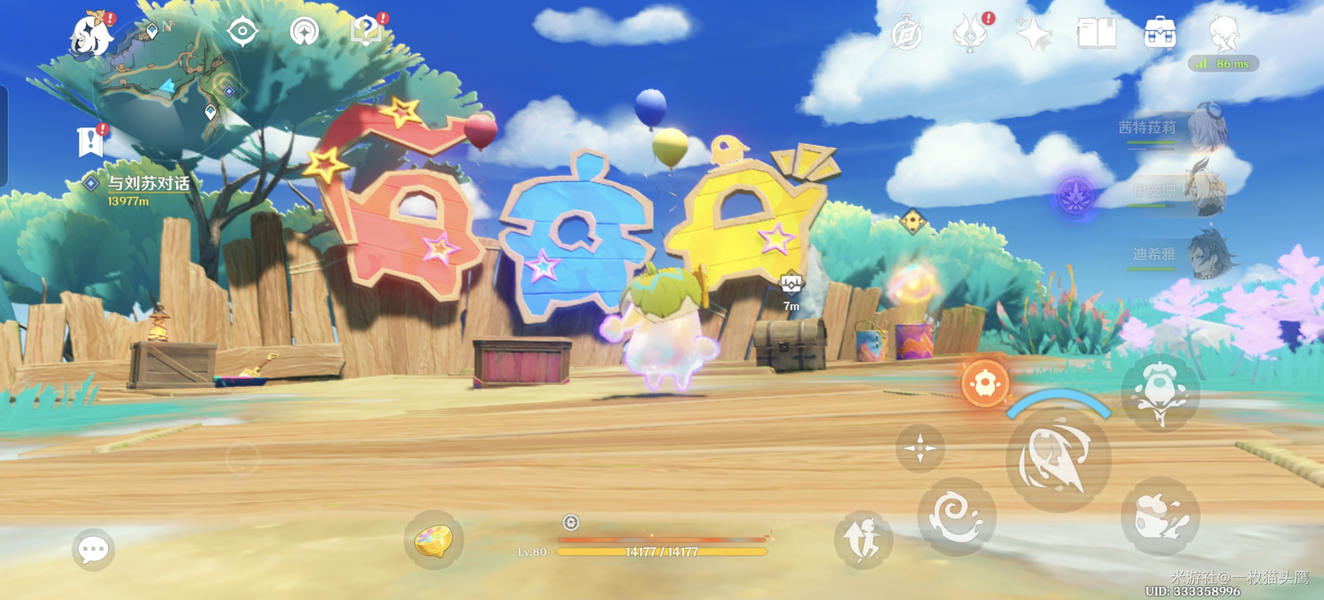Open the winged emblem icon with red alert

click(969, 34)
